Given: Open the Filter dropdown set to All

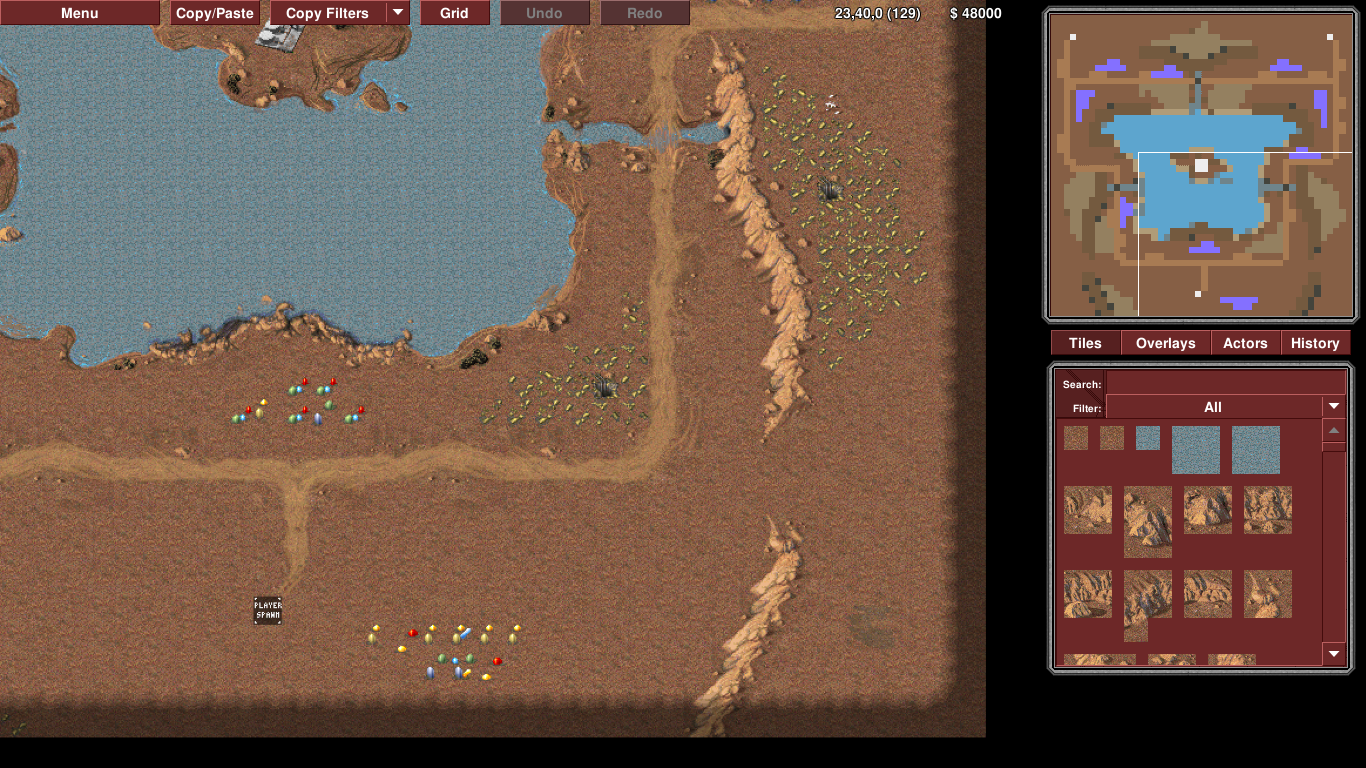Looking at the screenshot, I should tap(1225, 407).
